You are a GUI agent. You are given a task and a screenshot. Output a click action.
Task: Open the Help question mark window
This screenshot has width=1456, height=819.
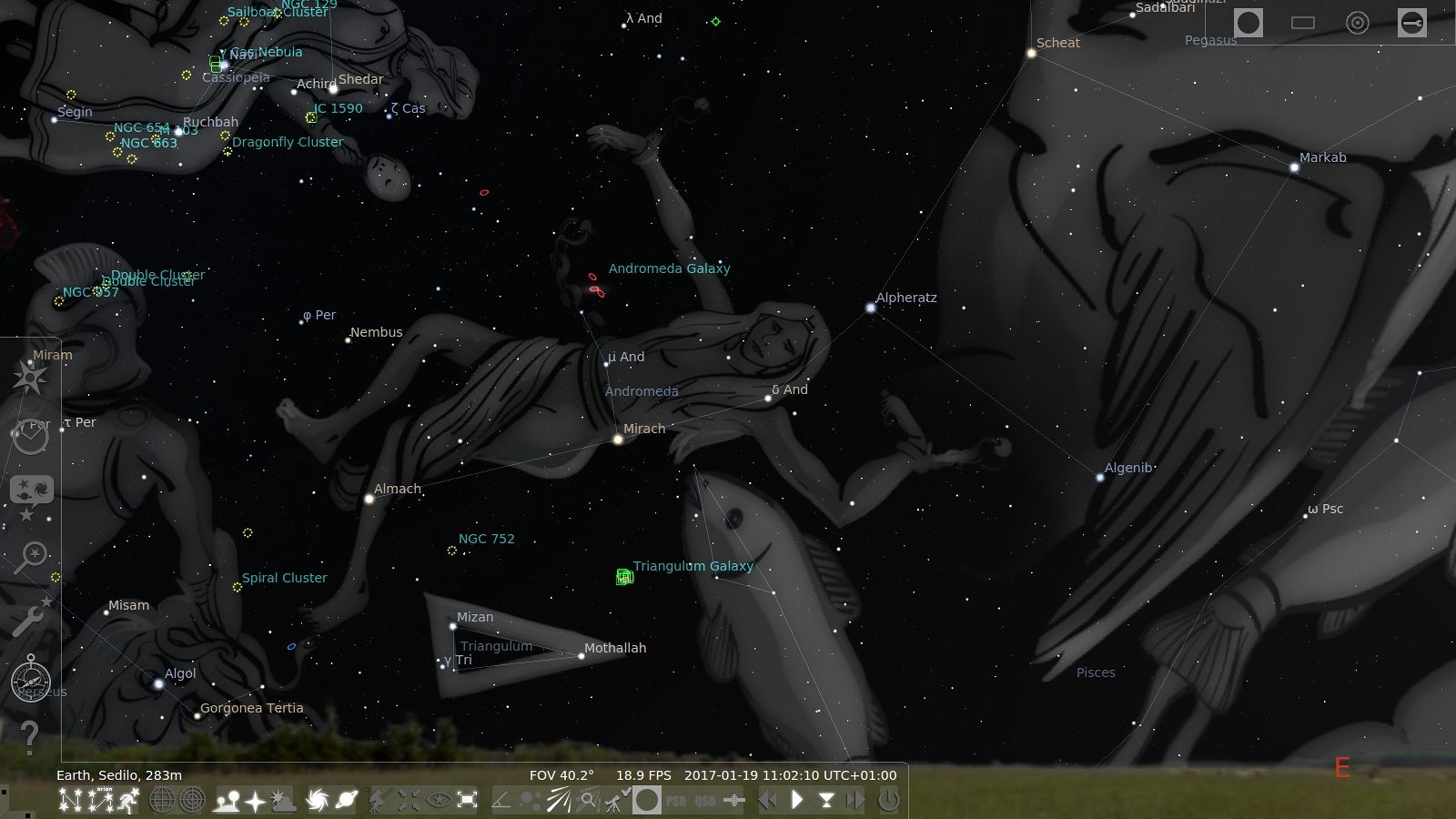coord(29,737)
